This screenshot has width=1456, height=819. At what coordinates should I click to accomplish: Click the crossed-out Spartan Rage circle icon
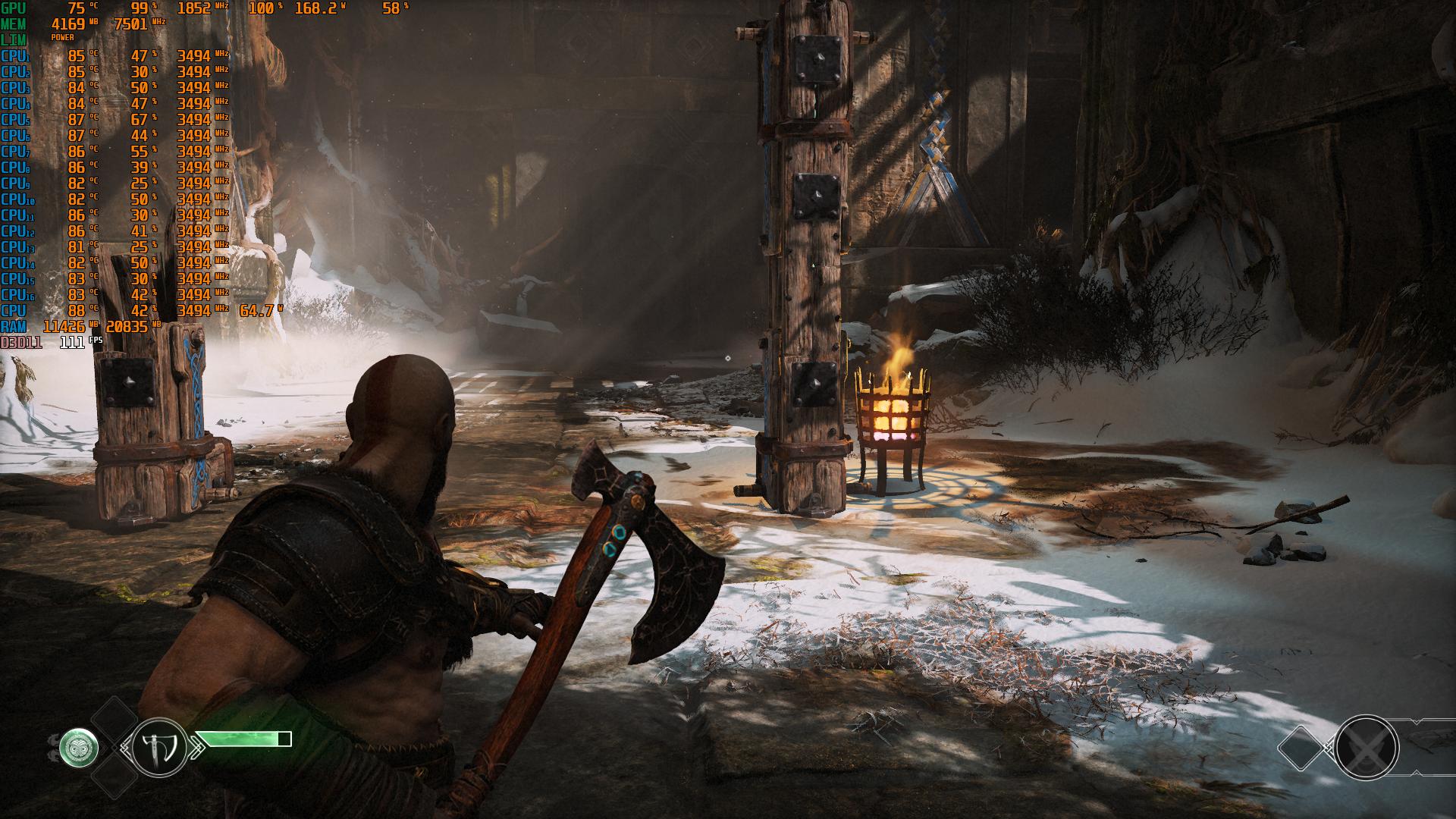coord(1366,749)
